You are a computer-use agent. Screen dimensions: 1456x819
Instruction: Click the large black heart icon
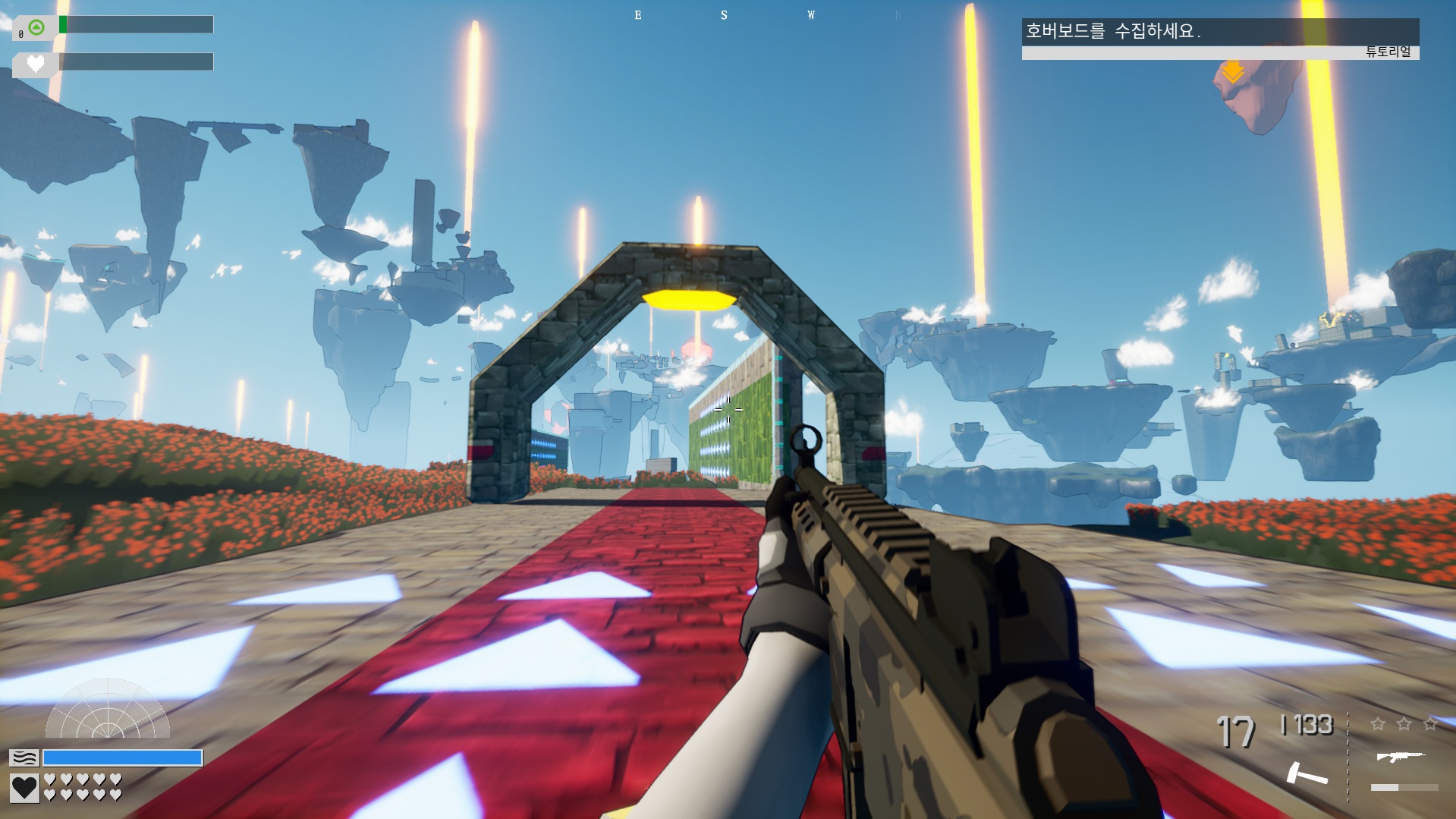click(x=24, y=788)
